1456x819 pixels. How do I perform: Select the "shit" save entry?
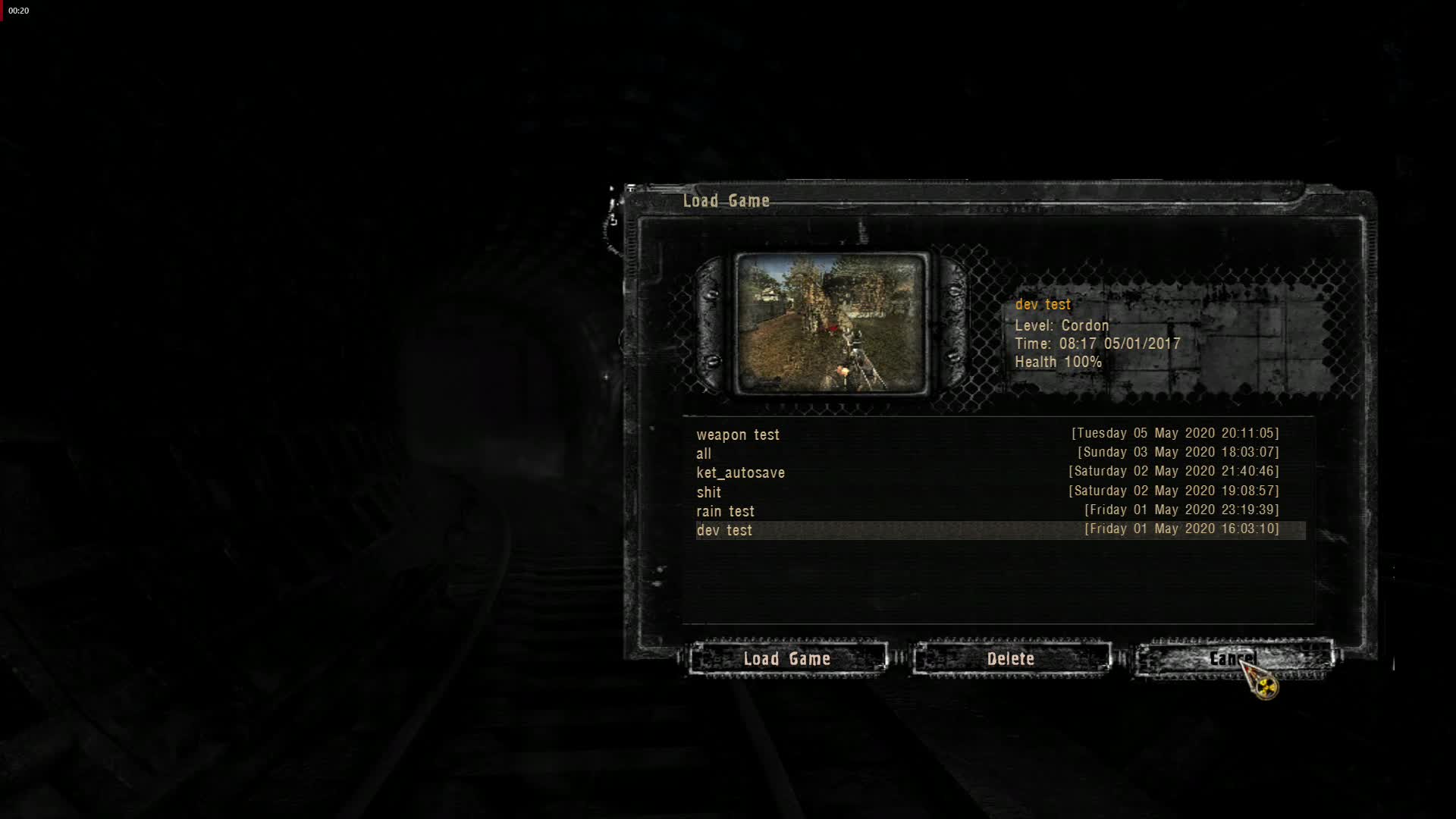pos(708,492)
